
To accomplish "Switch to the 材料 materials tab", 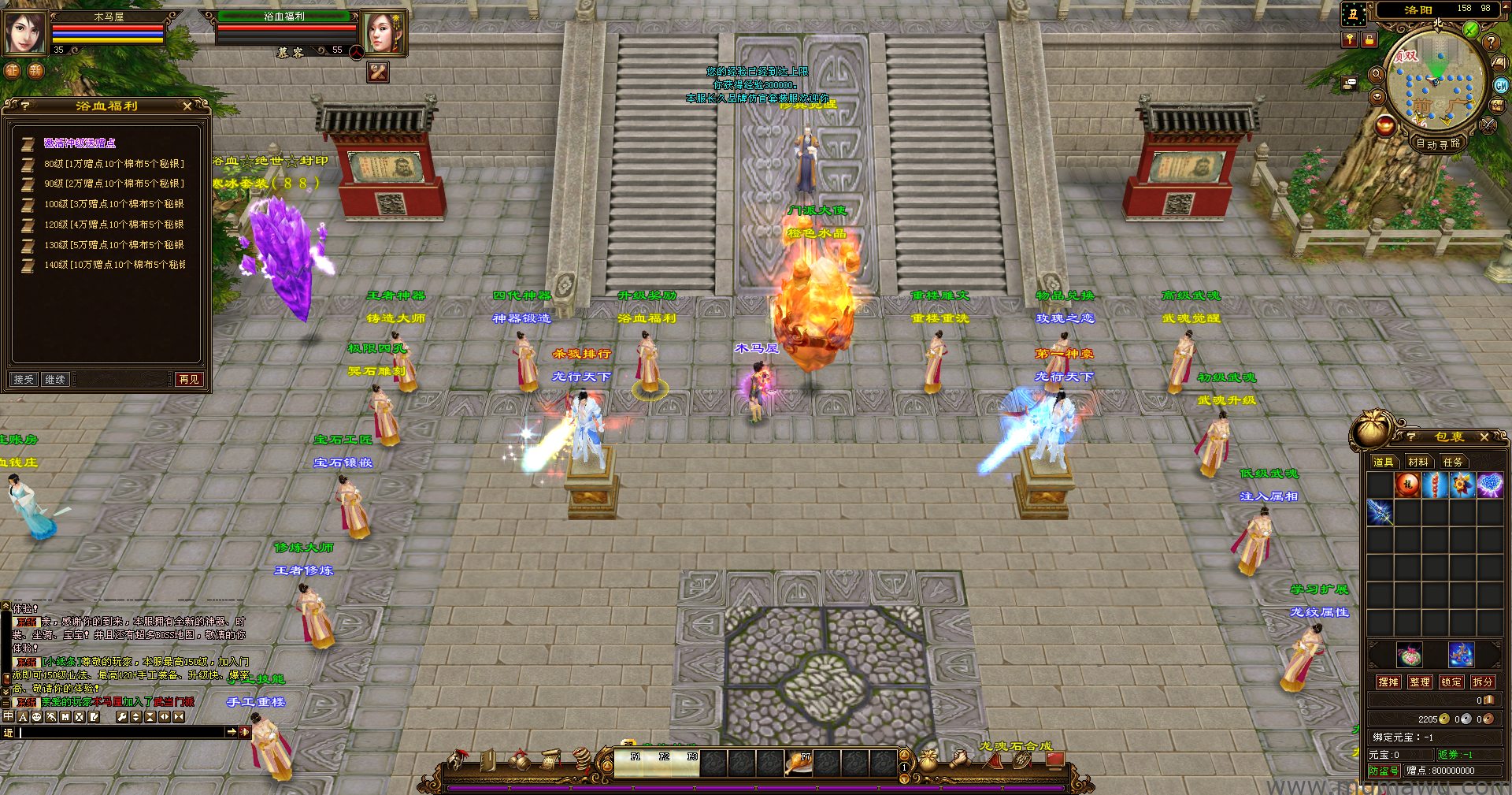I will click(x=1418, y=462).
